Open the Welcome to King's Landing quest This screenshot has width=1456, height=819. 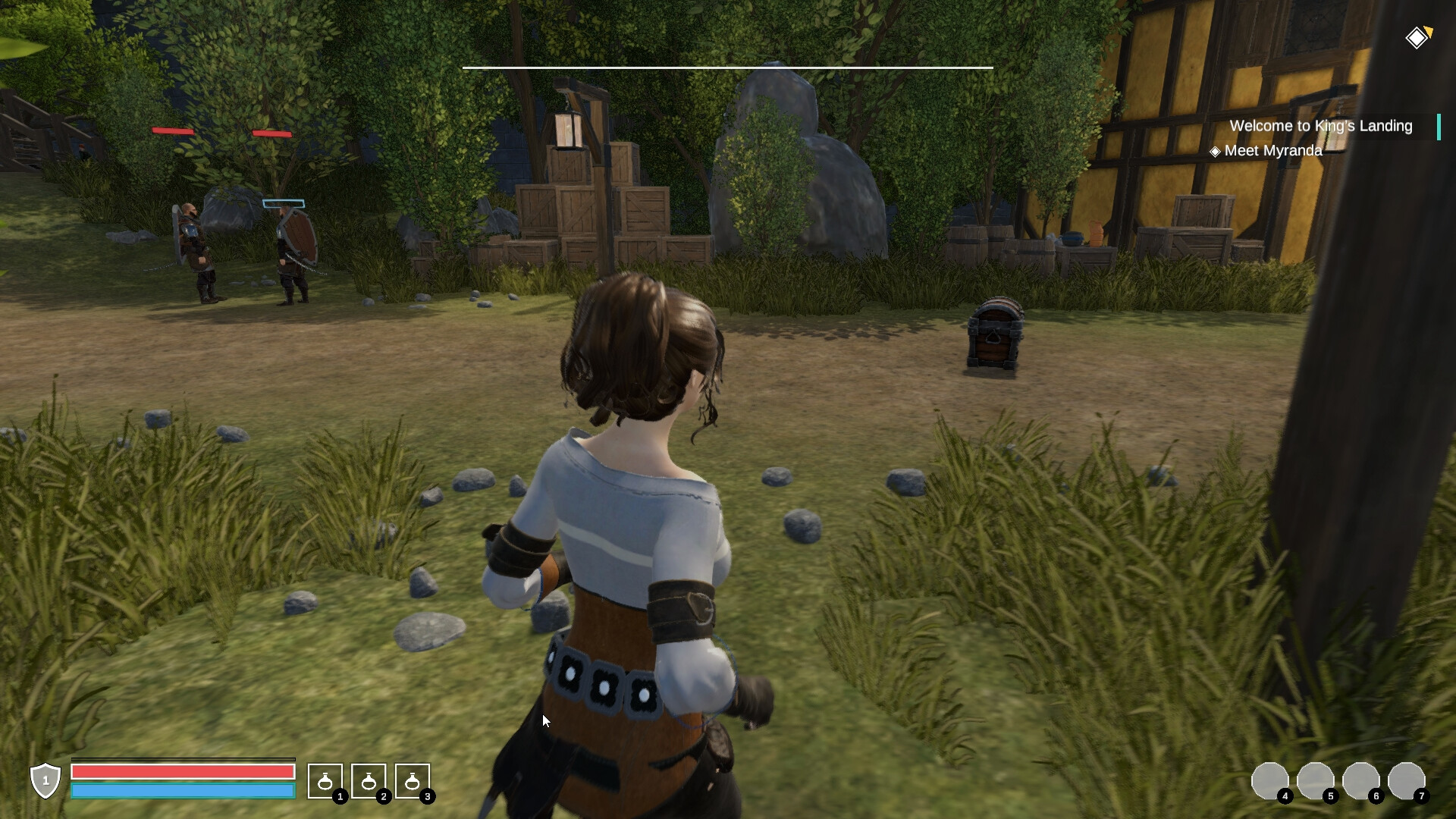tap(1320, 126)
